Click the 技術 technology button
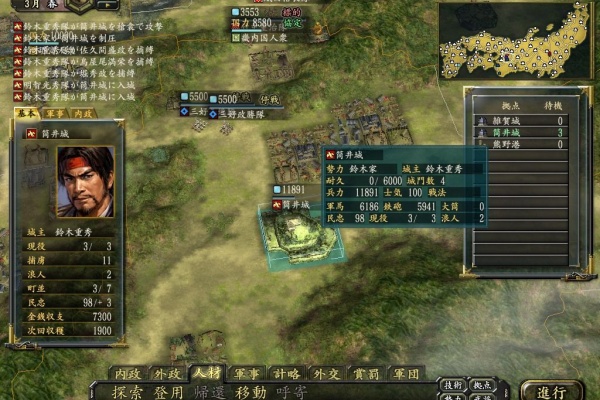 (x=453, y=384)
